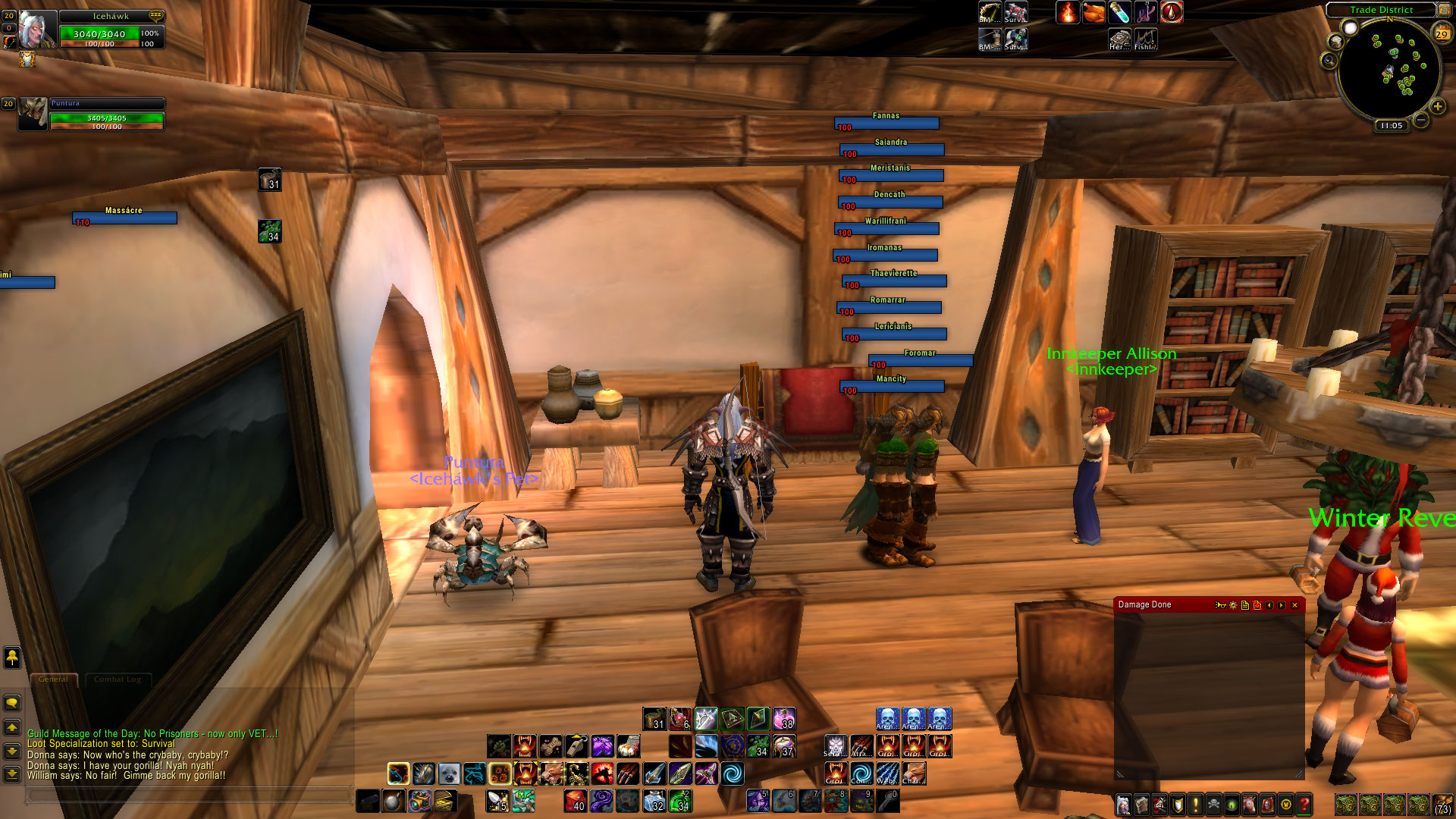Image resolution: width=1456 pixels, height=819 pixels.
Task: Select the General chat tab
Action: (53, 679)
